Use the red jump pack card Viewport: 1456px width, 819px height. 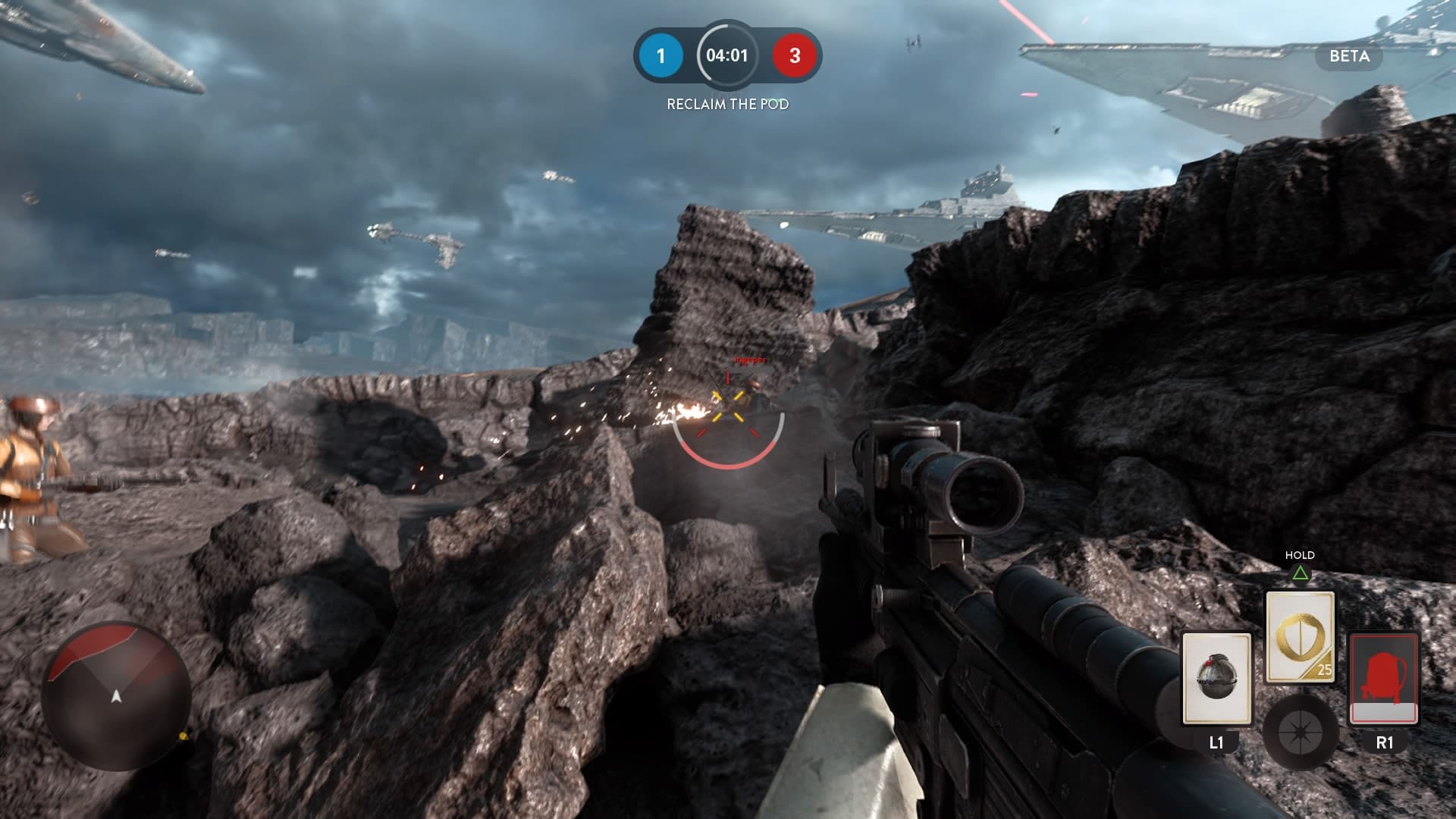click(1384, 678)
